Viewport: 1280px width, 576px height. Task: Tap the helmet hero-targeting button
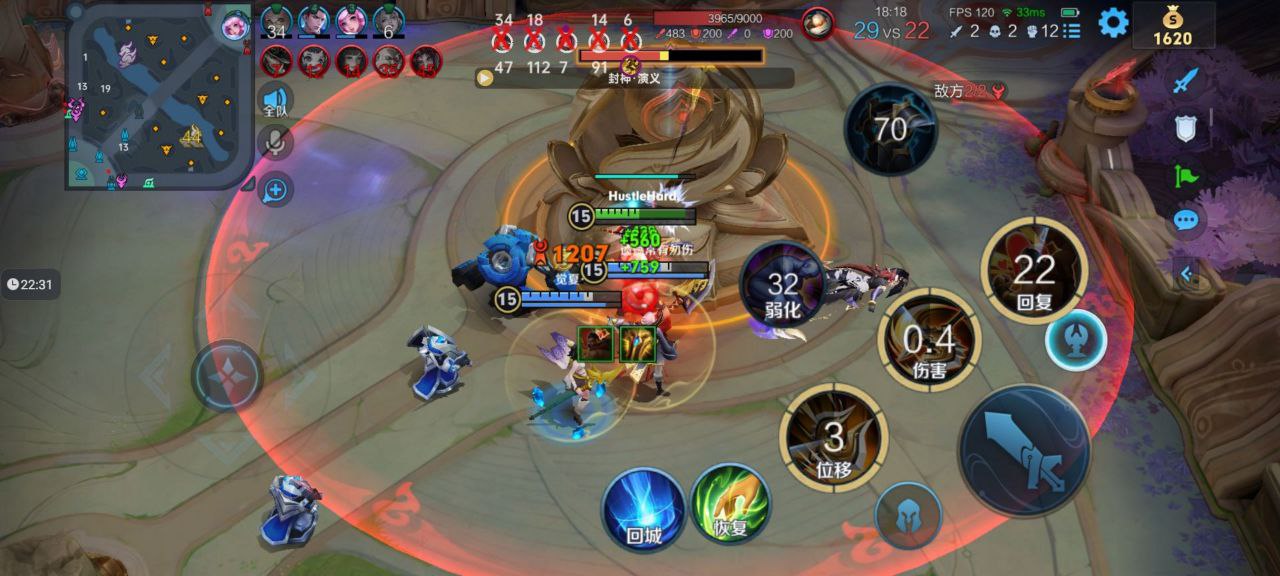908,515
